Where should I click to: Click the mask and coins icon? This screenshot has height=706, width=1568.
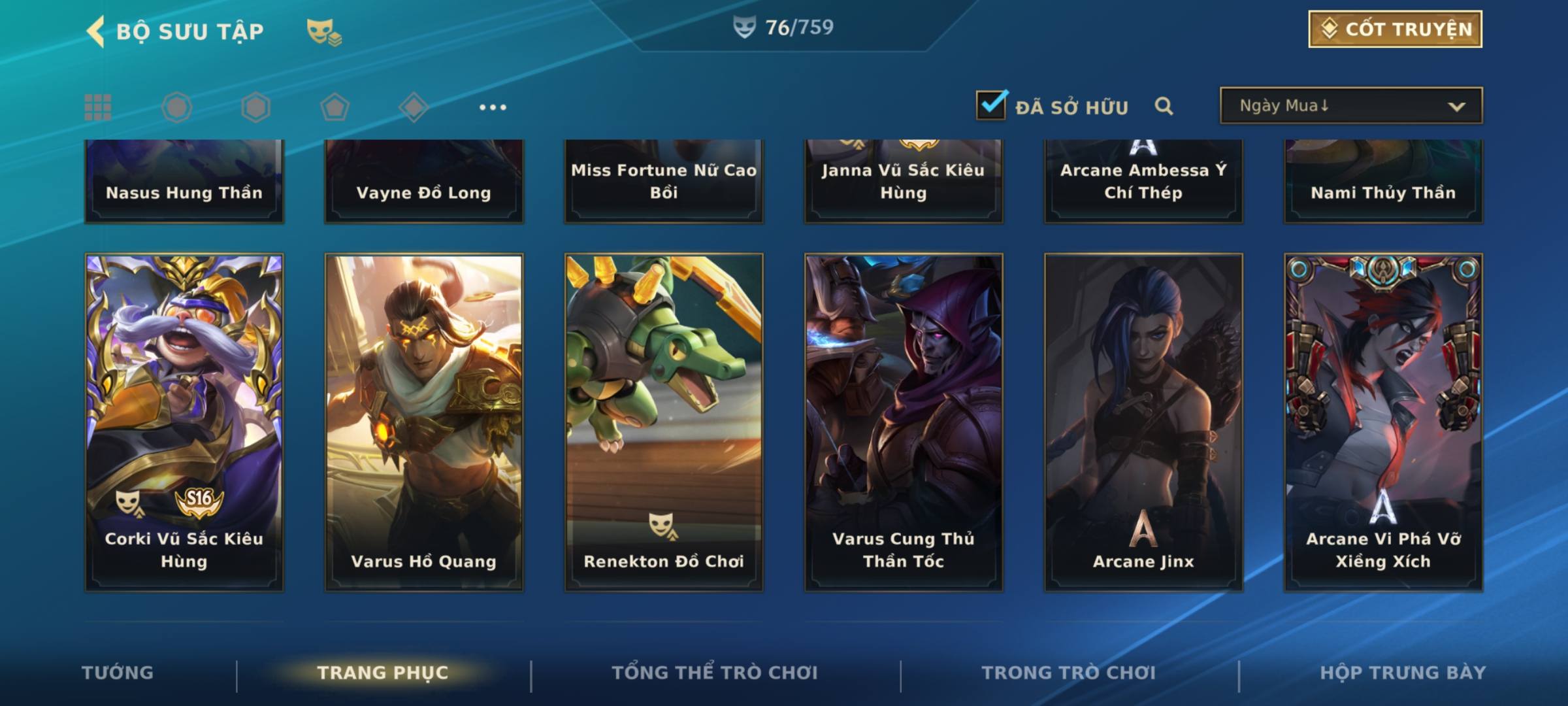[324, 31]
